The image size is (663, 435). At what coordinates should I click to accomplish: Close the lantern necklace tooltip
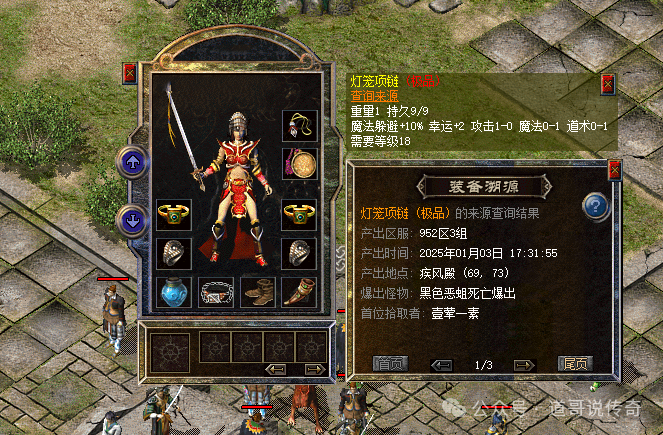coord(607,86)
